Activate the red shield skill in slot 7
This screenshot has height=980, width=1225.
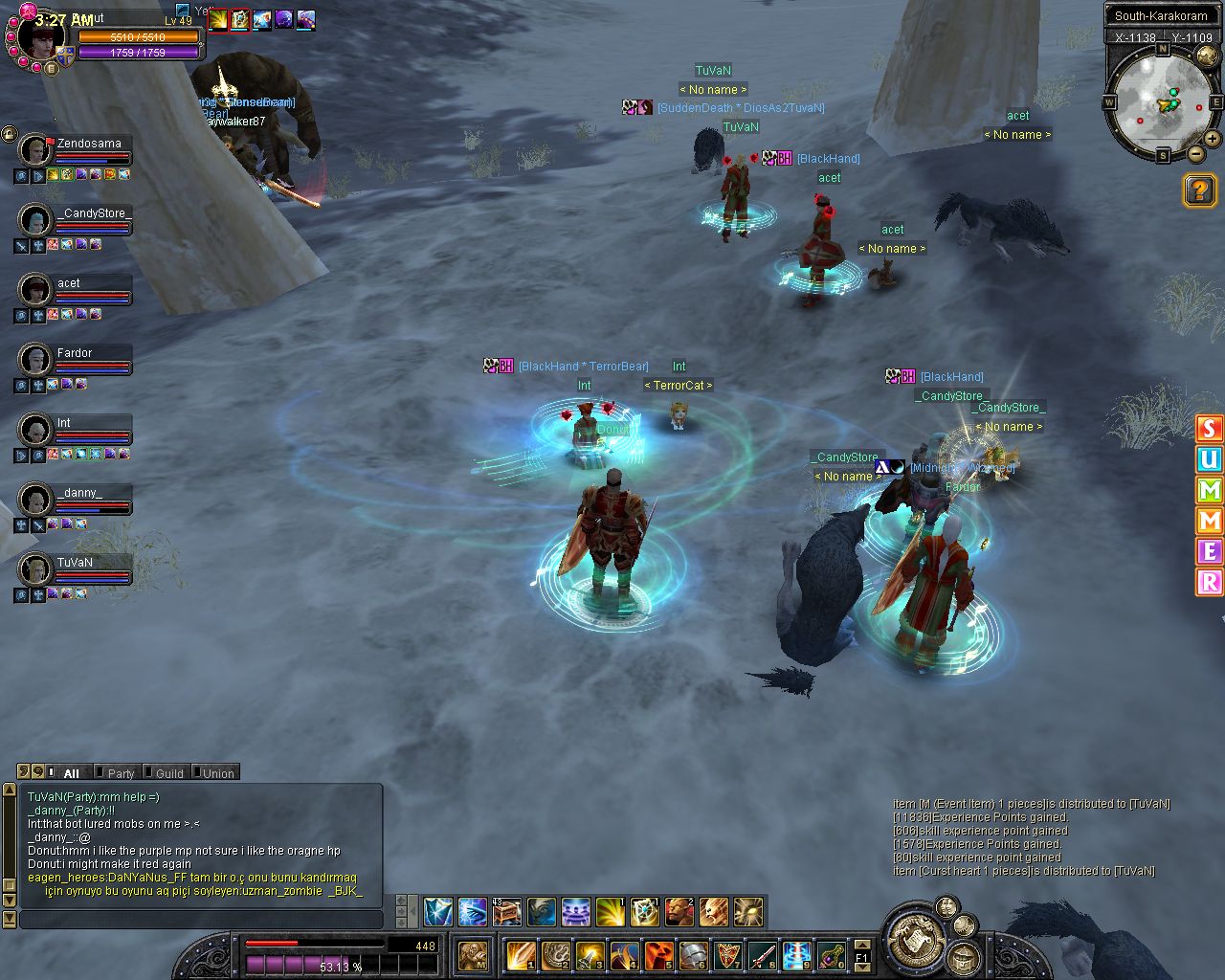(x=727, y=954)
